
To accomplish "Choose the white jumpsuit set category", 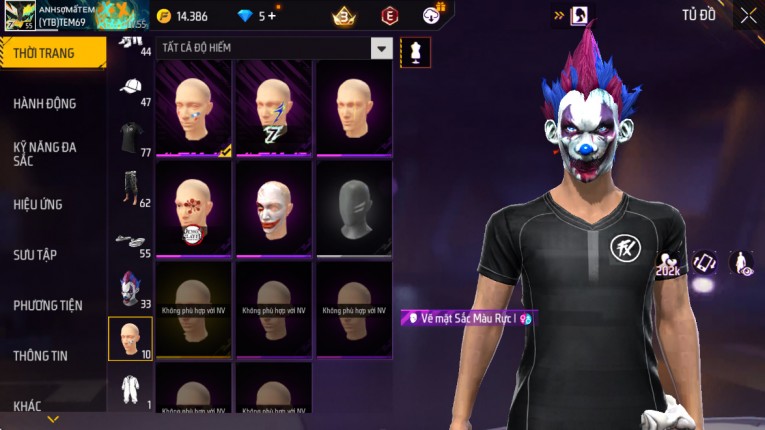I will click(130, 389).
